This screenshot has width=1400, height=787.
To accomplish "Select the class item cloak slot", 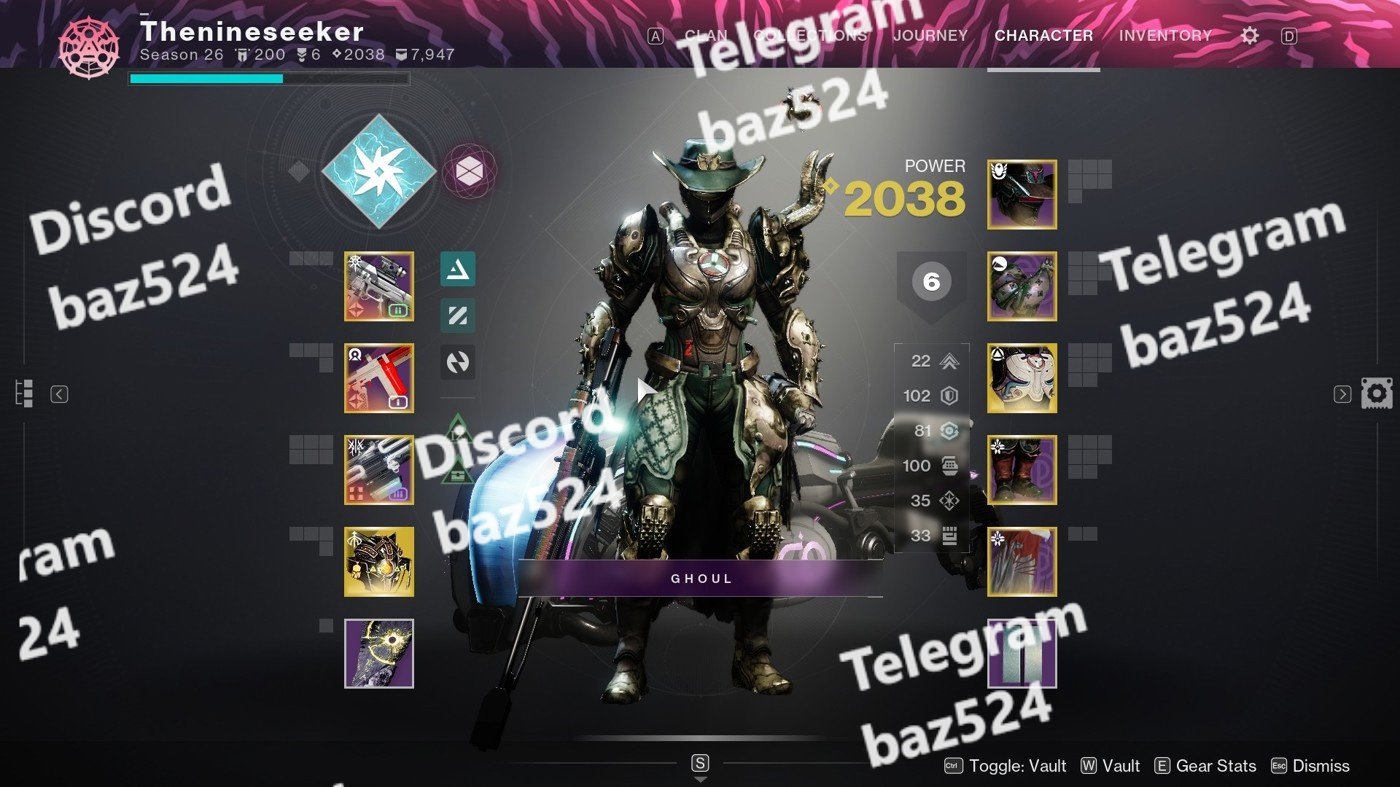I will [x=1022, y=562].
